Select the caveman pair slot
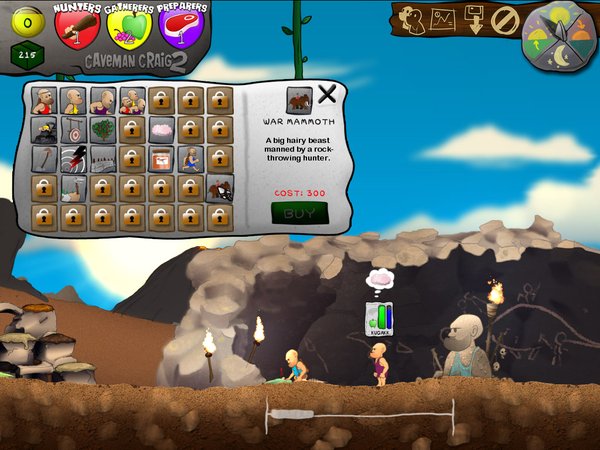This screenshot has width=600, height=450. [131, 99]
